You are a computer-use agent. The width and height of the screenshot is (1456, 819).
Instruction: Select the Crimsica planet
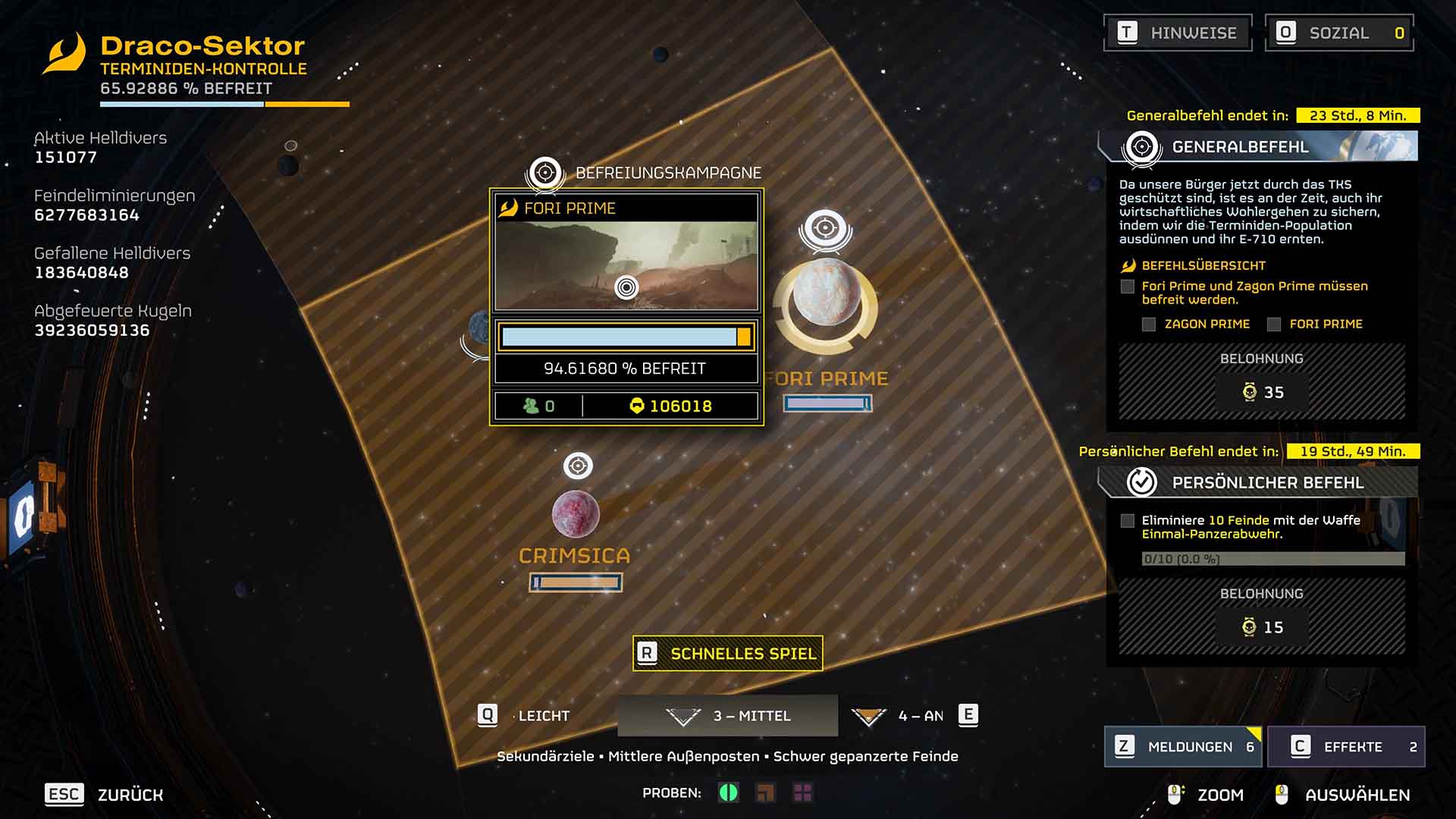click(576, 514)
